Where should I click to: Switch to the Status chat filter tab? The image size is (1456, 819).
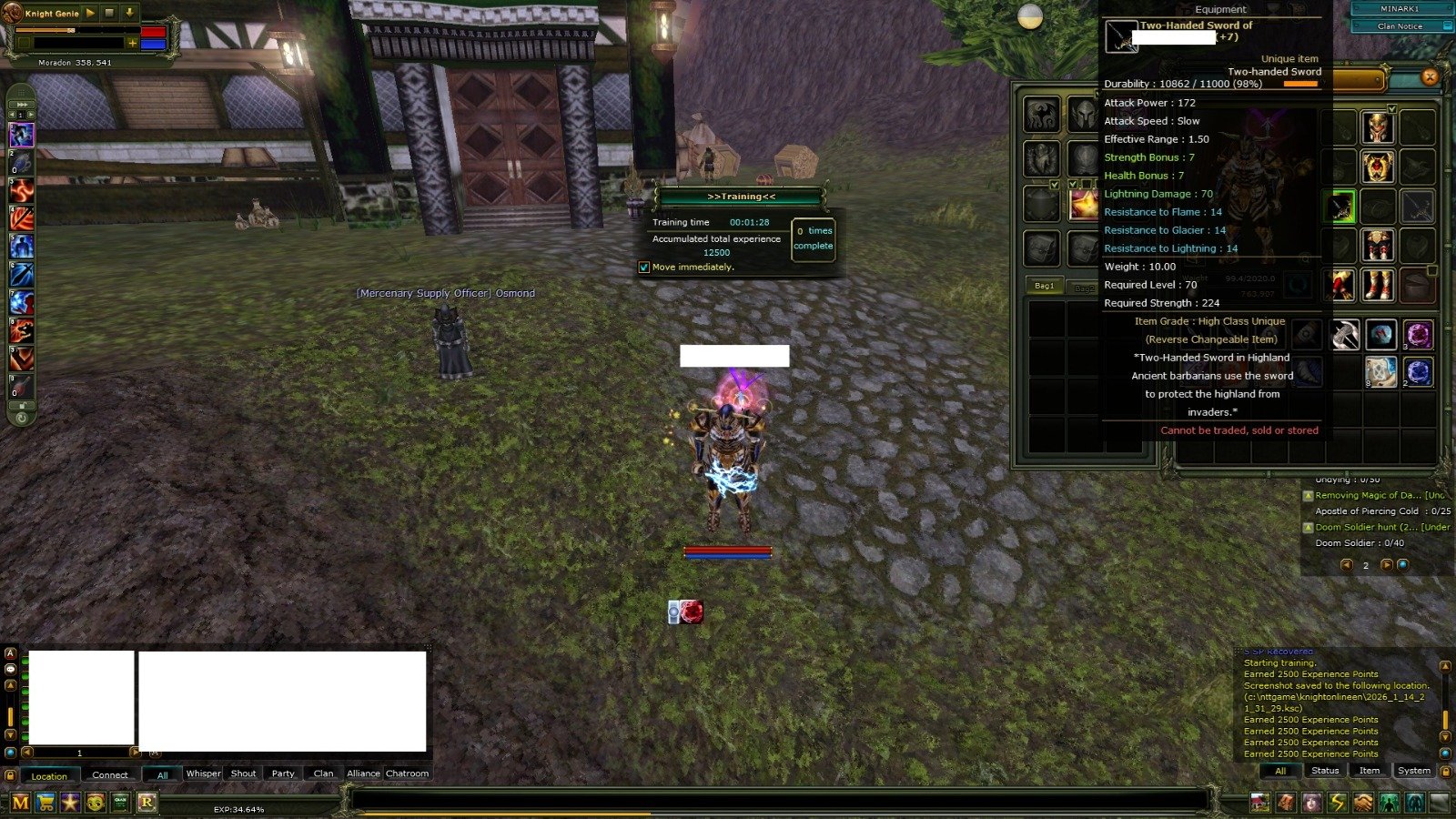[1325, 770]
